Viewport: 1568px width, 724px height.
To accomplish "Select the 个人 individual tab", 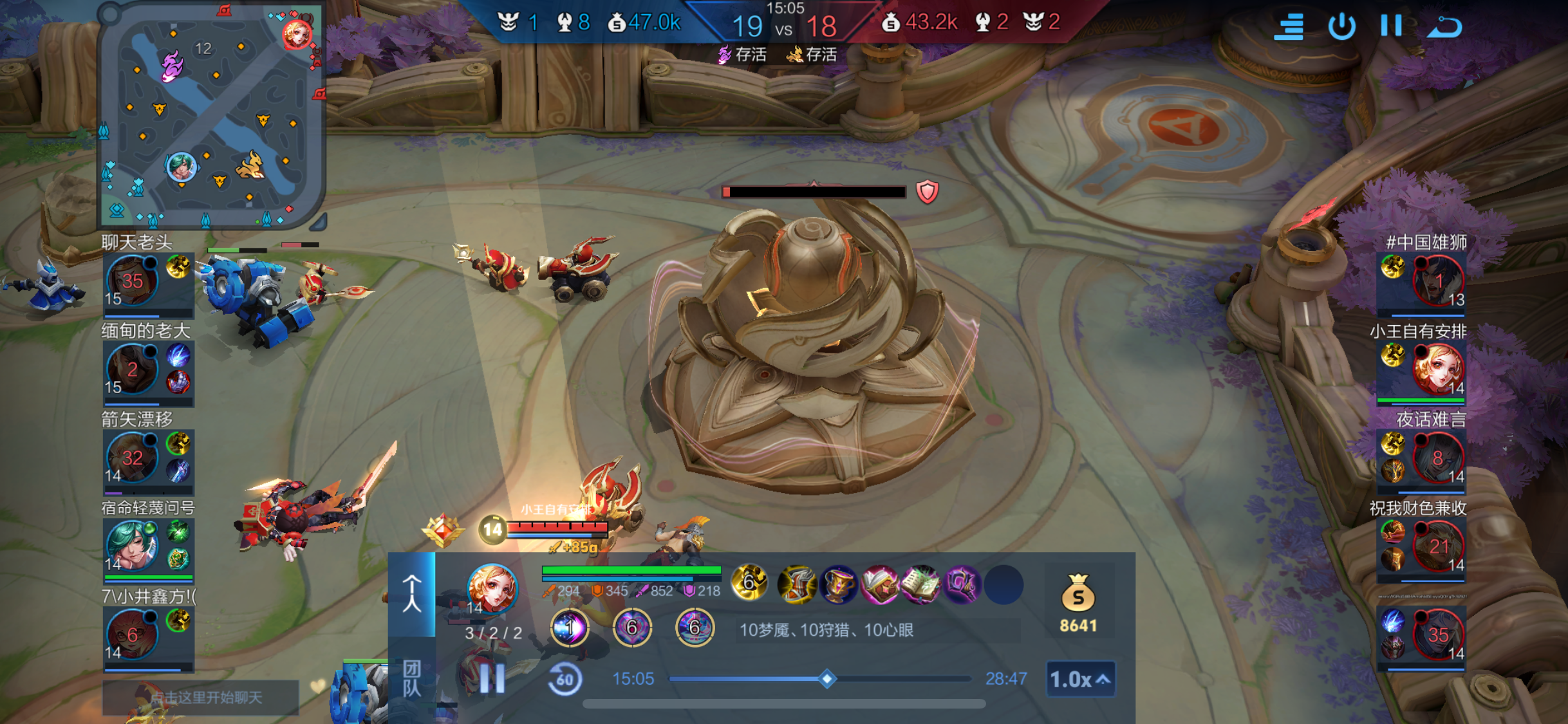I will [x=412, y=593].
